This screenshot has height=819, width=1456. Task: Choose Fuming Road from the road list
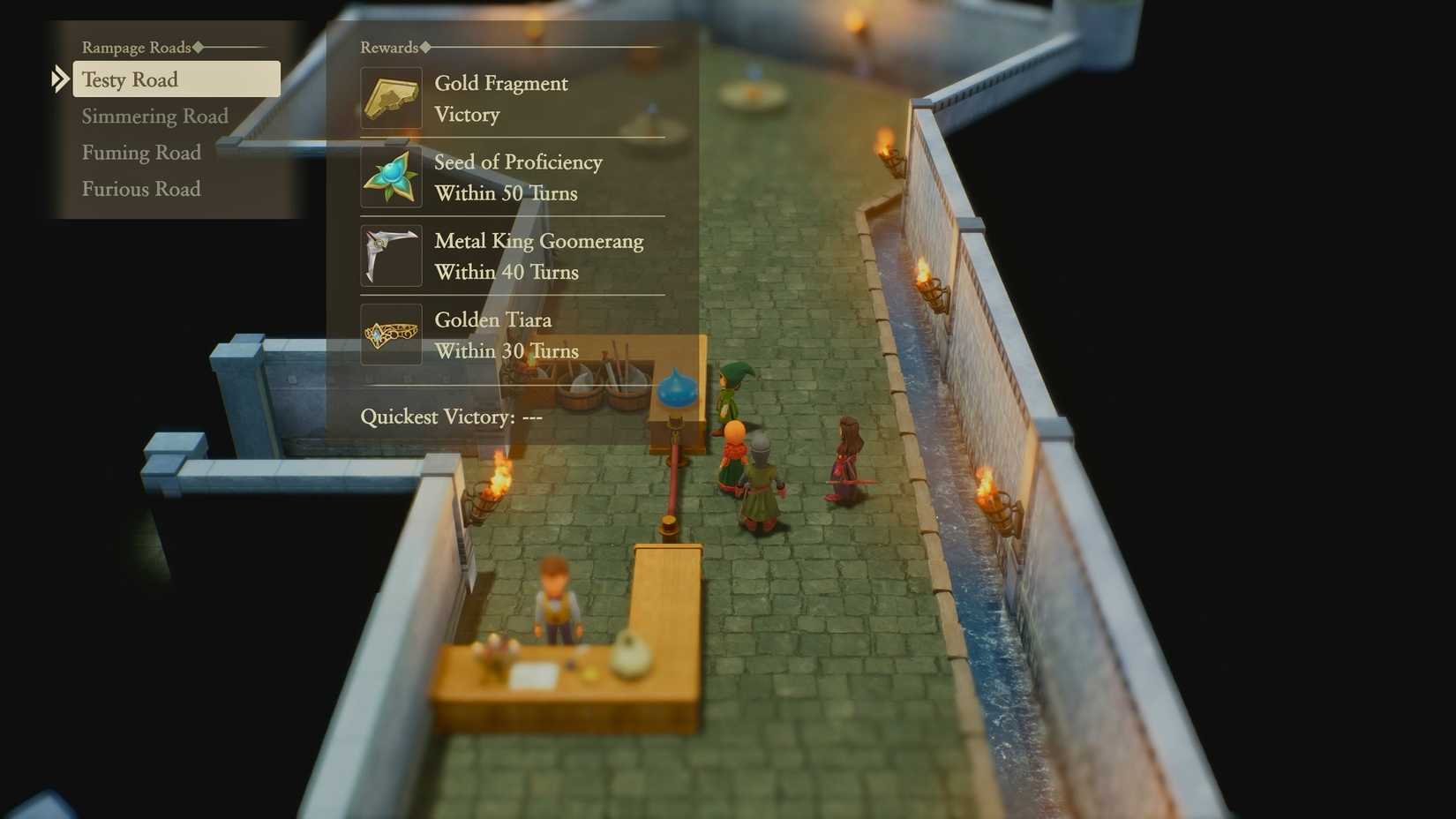tap(141, 153)
